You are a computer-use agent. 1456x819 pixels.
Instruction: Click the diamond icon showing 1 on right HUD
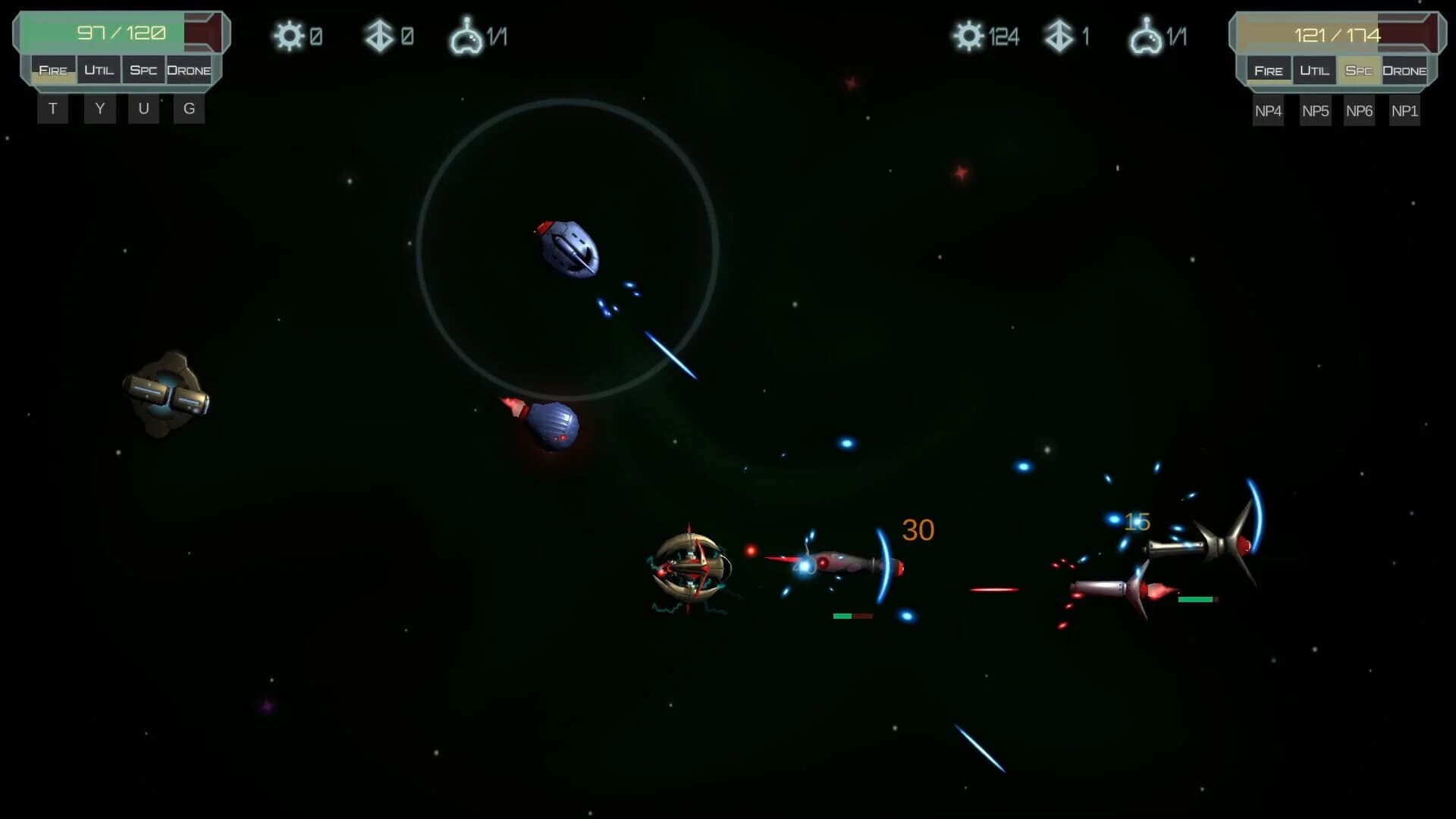1062,36
